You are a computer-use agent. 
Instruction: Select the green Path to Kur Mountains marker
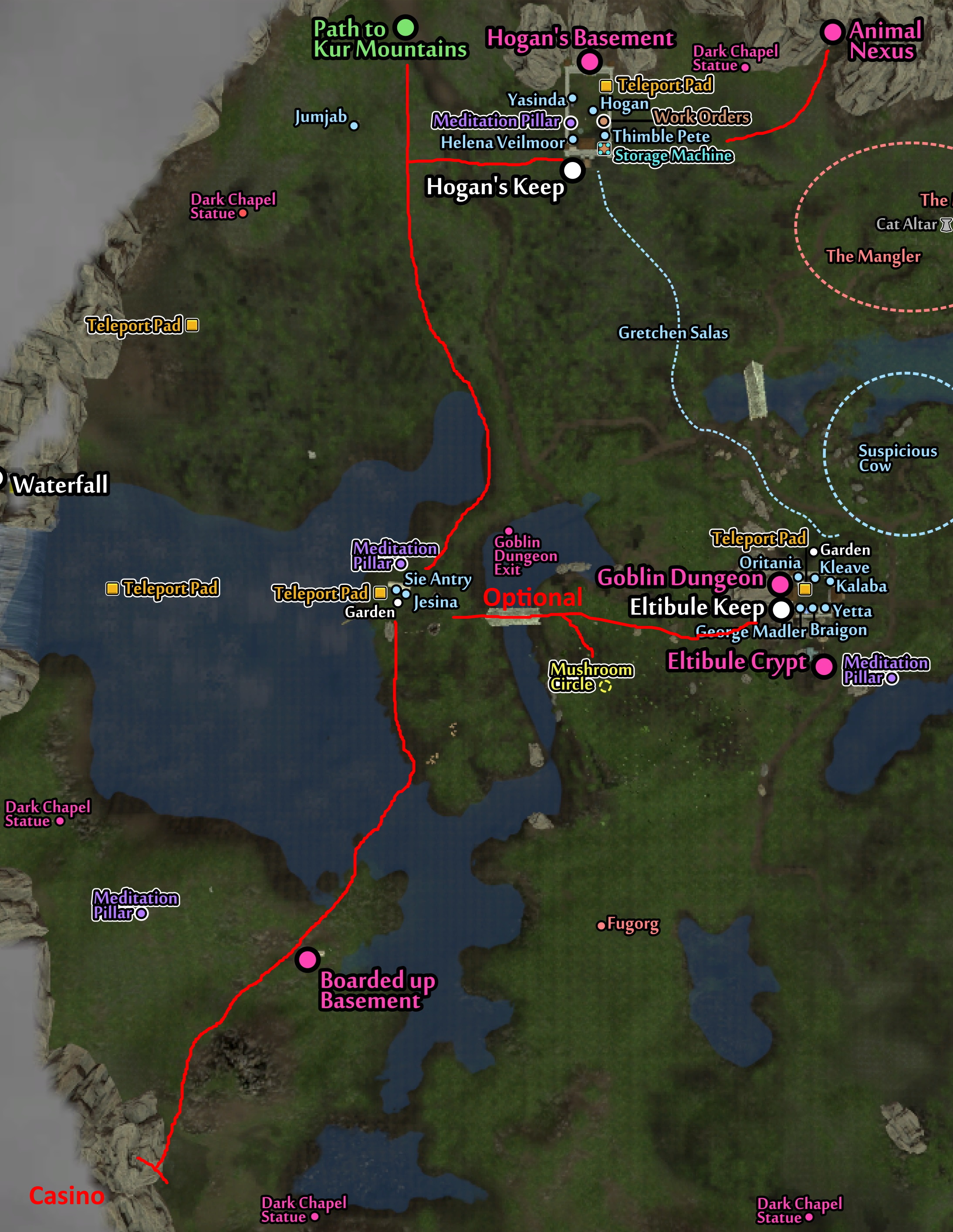tap(405, 27)
